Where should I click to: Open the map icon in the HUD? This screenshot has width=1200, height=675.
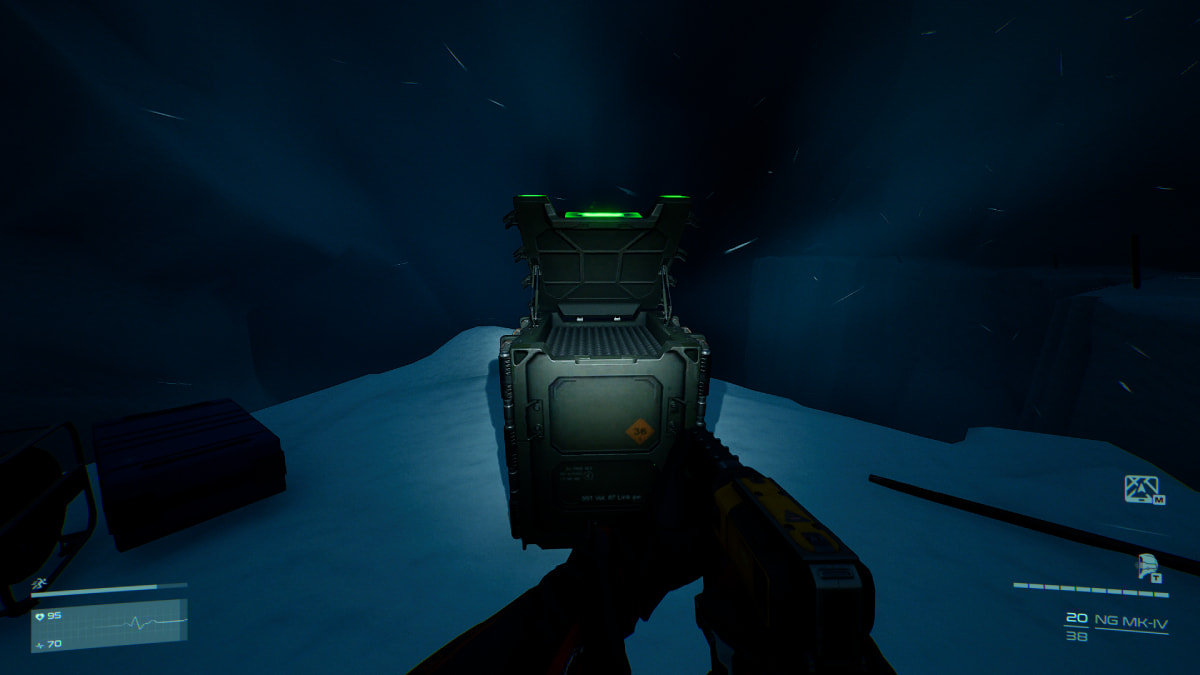1141,488
